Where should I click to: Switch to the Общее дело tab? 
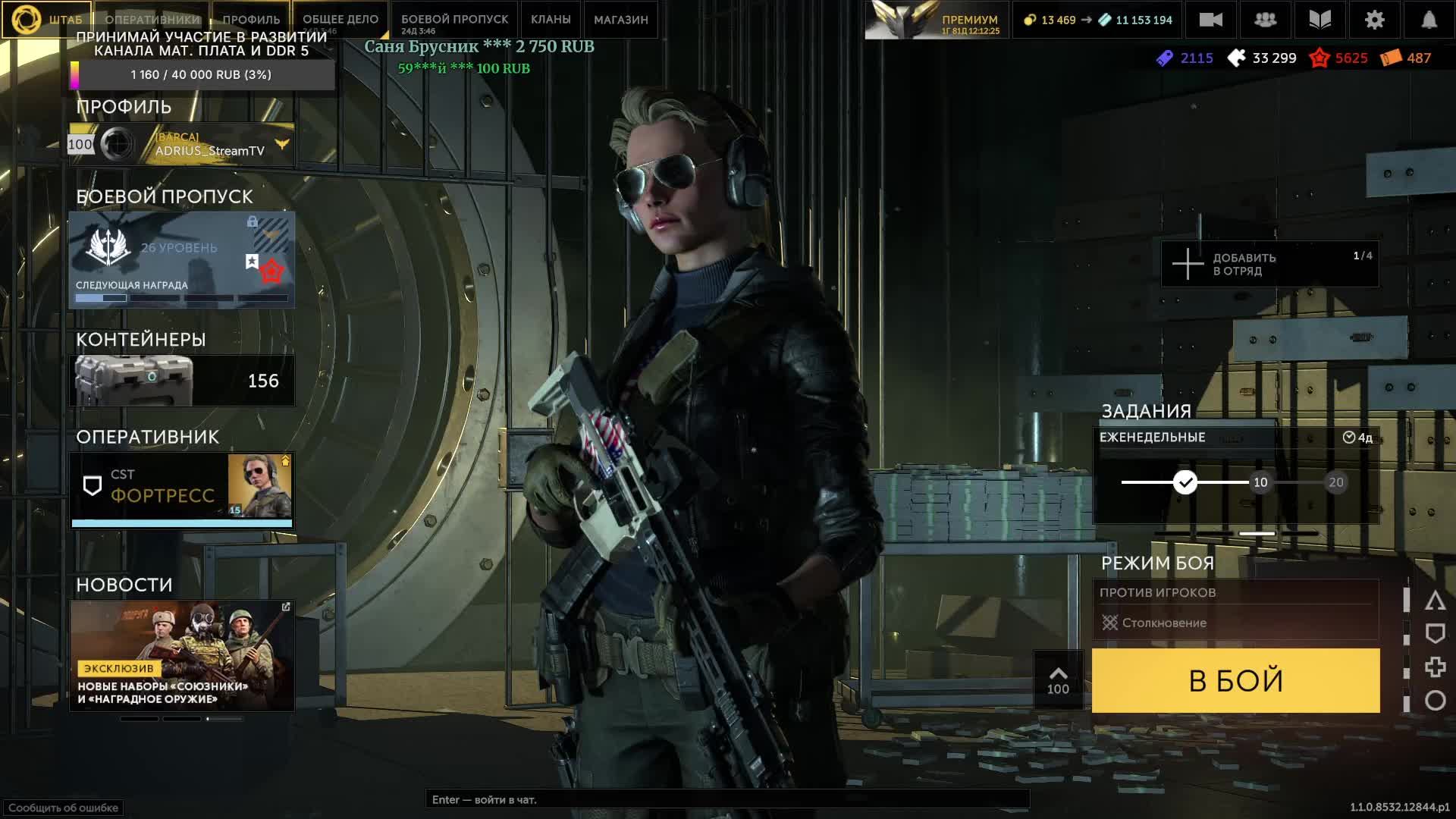340,20
